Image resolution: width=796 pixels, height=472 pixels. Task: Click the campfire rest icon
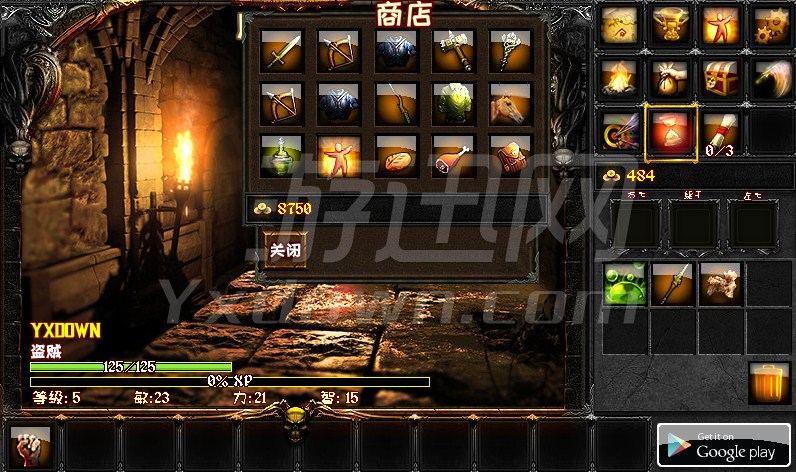(x=619, y=76)
